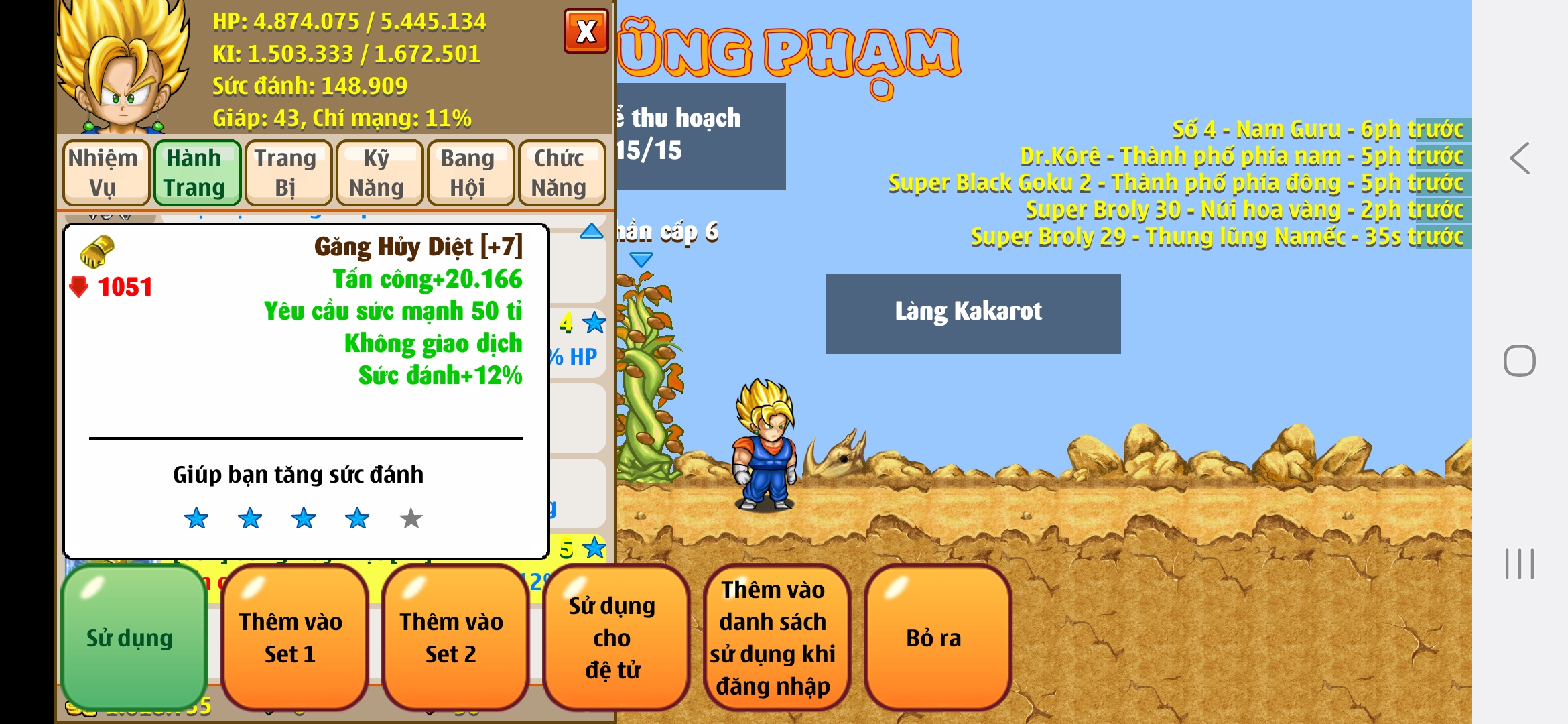
Task: Tap the blue up arrow in inventory list
Action: [592, 231]
